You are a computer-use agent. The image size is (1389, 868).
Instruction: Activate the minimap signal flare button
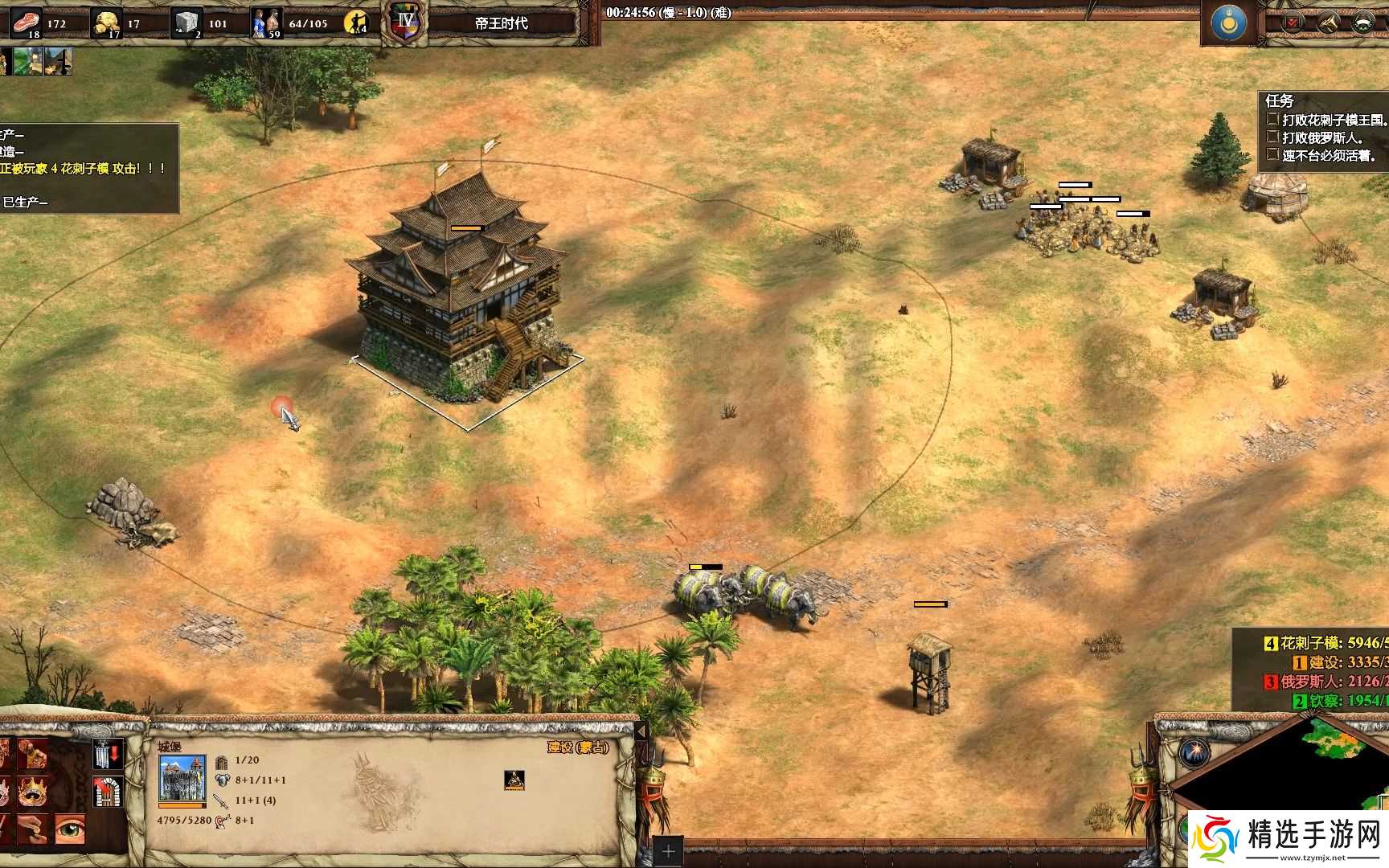1194,754
